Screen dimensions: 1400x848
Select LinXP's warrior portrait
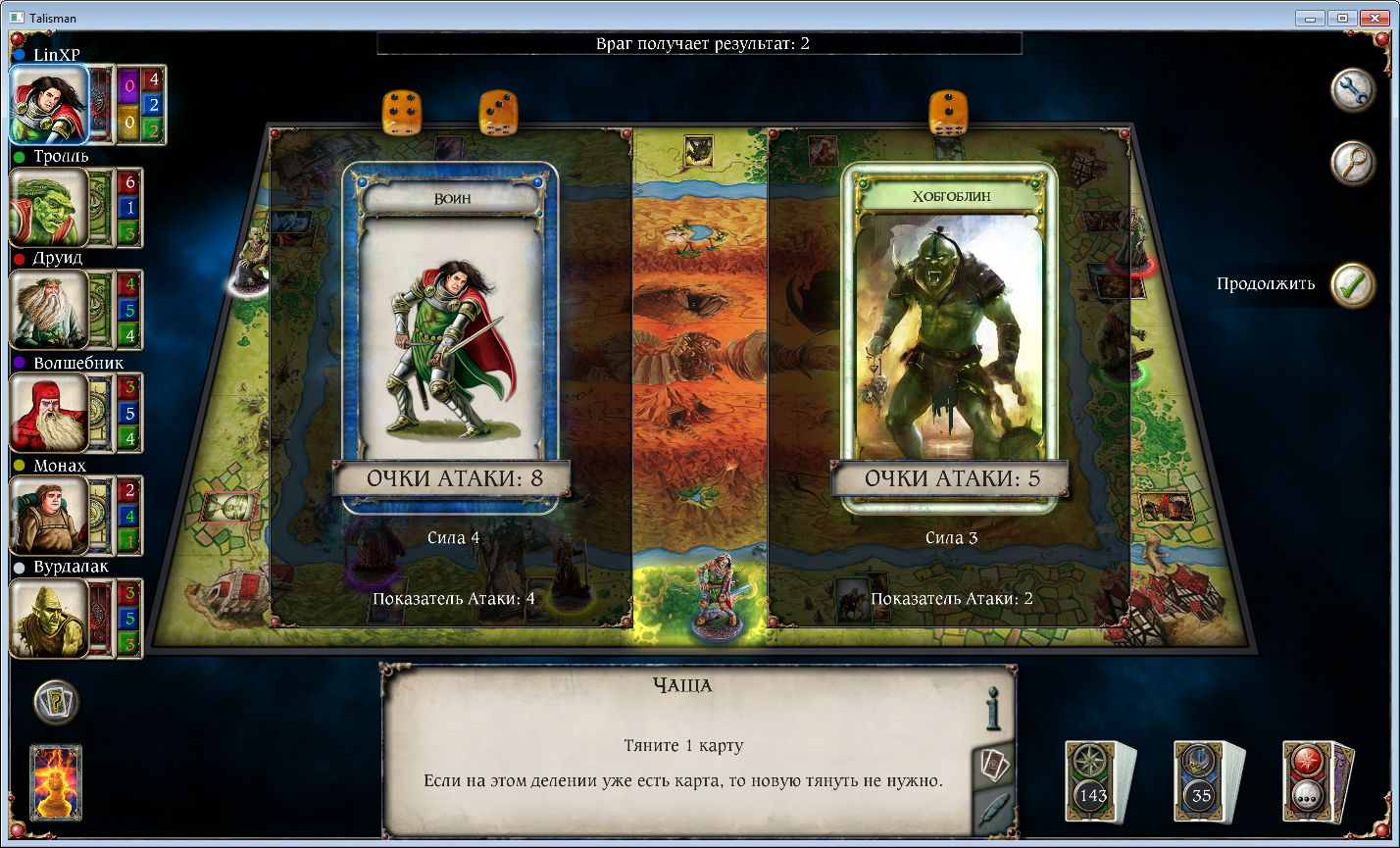(x=49, y=105)
